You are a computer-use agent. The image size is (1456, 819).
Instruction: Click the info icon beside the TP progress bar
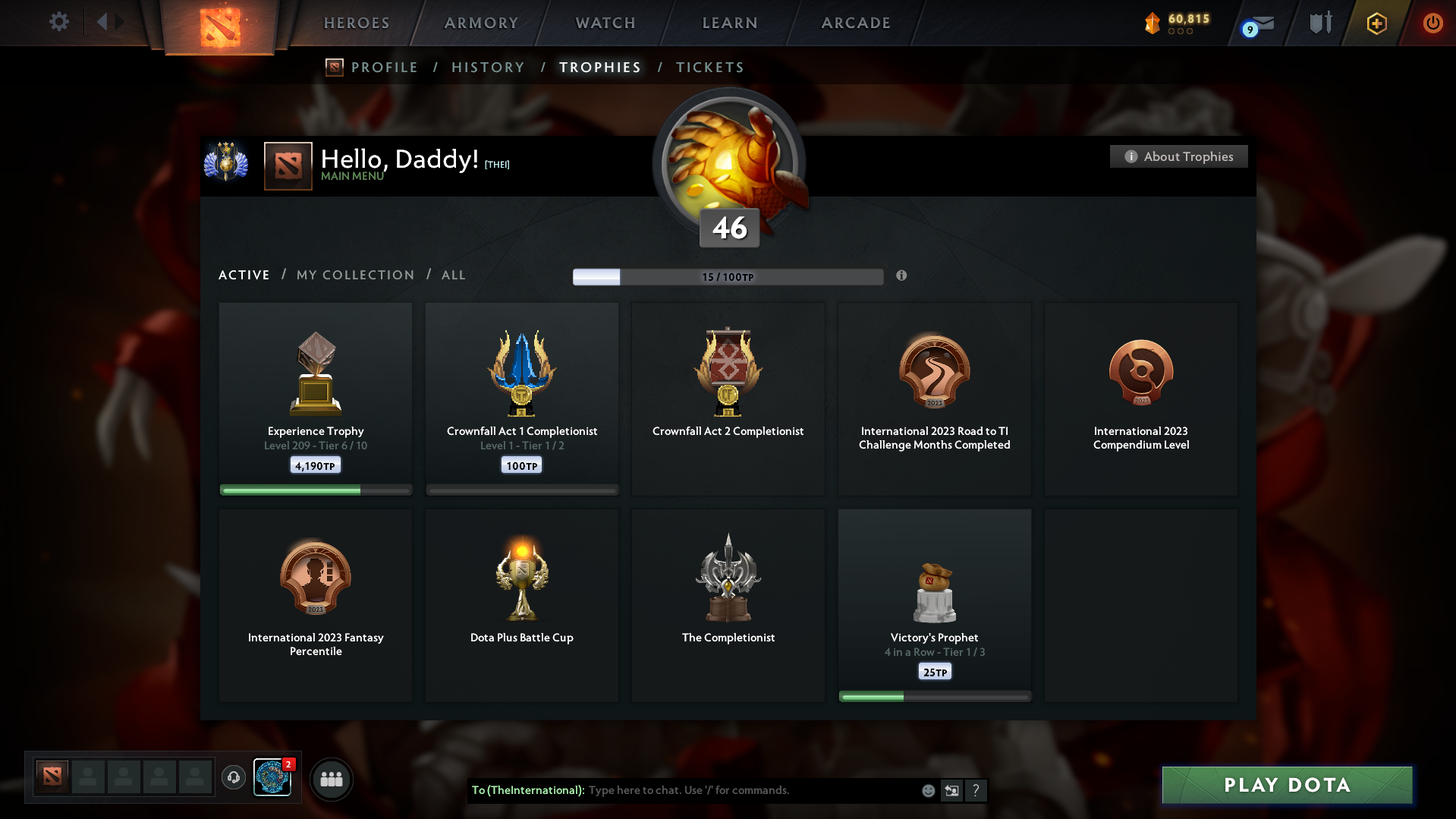pyautogui.click(x=902, y=276)
